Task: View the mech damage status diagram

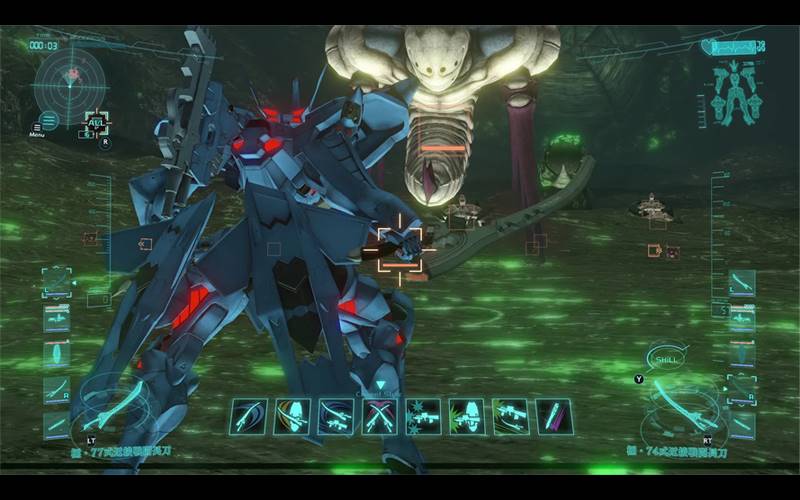Action: (x=735, y=92)
